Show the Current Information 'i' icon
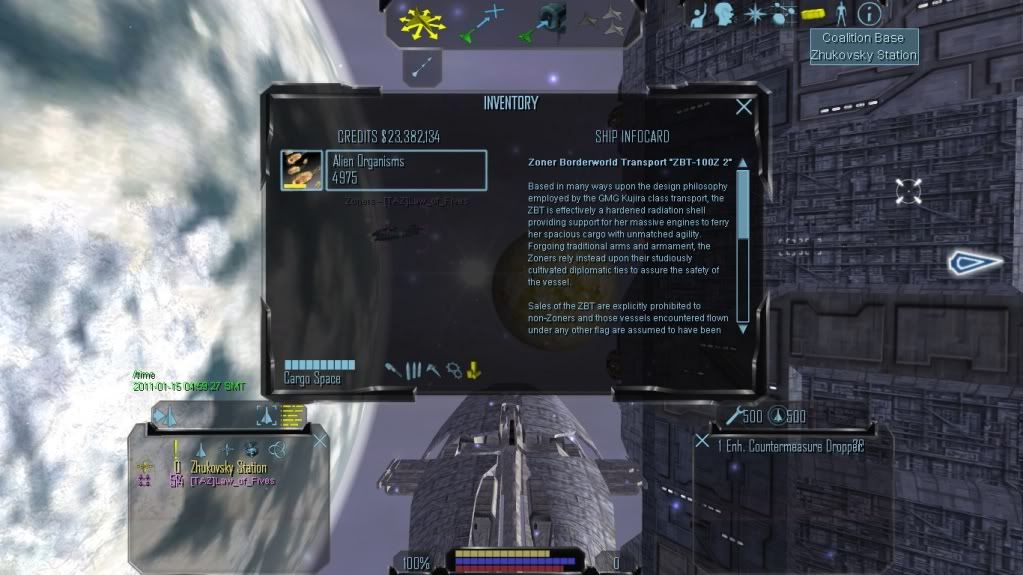1023x575 pixels. (870, 14)
